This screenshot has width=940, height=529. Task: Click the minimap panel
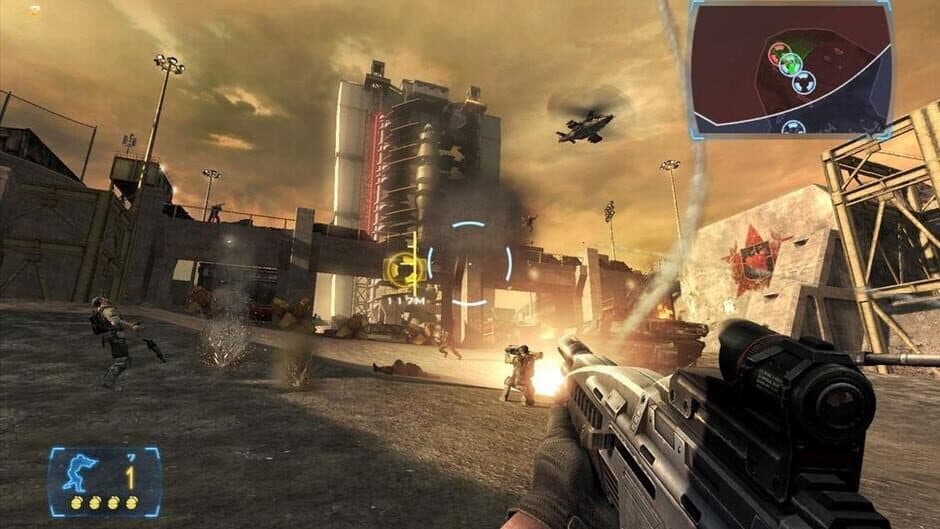pyautogui.click(x=789, y=68)
